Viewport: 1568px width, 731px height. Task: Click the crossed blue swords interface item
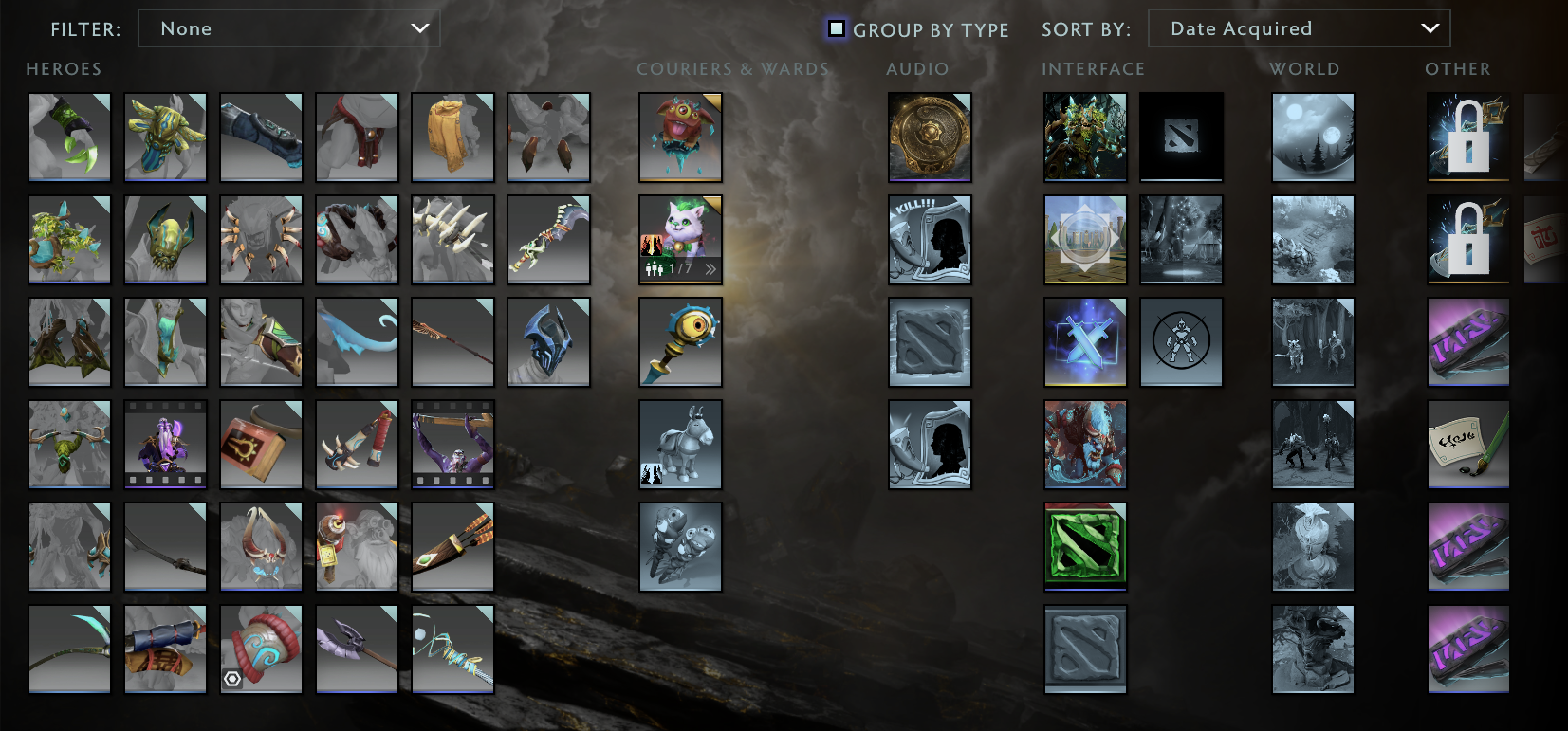1085,342
